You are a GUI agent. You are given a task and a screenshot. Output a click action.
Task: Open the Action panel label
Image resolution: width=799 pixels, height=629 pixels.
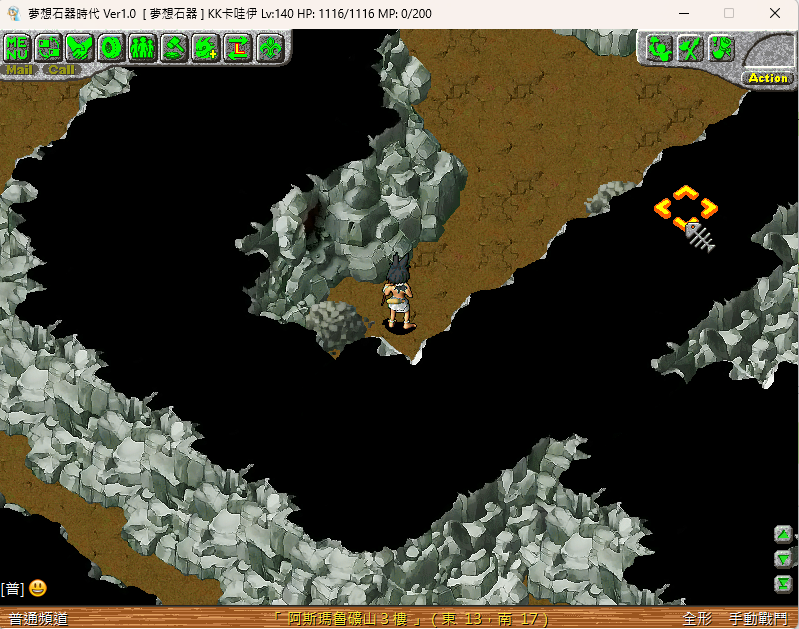(768, 78)
